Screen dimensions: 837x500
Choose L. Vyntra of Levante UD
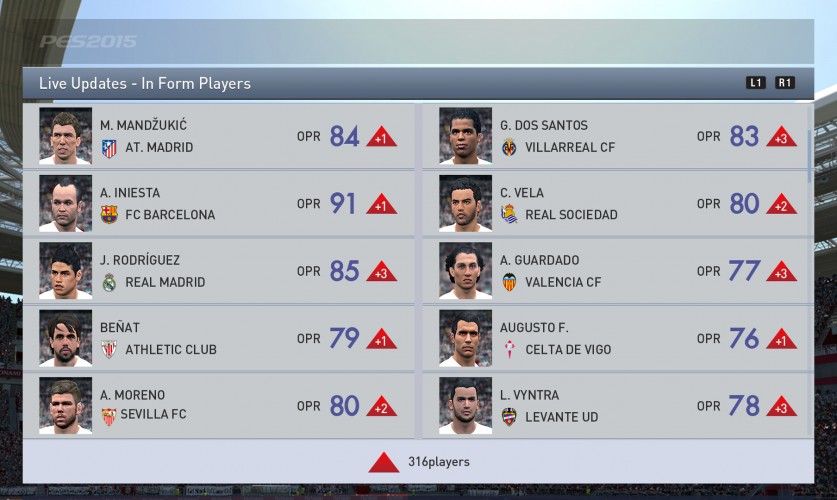click(618, 405)
